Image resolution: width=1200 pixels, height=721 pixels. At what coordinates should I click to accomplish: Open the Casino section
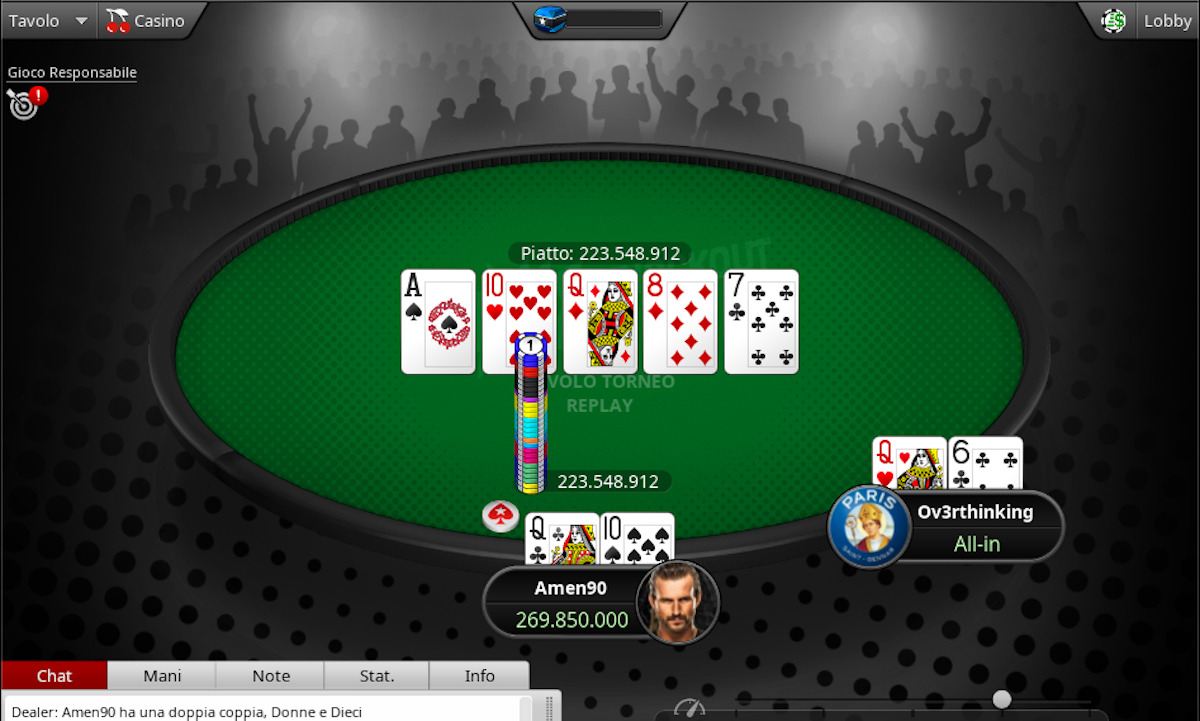pos(146,20)
